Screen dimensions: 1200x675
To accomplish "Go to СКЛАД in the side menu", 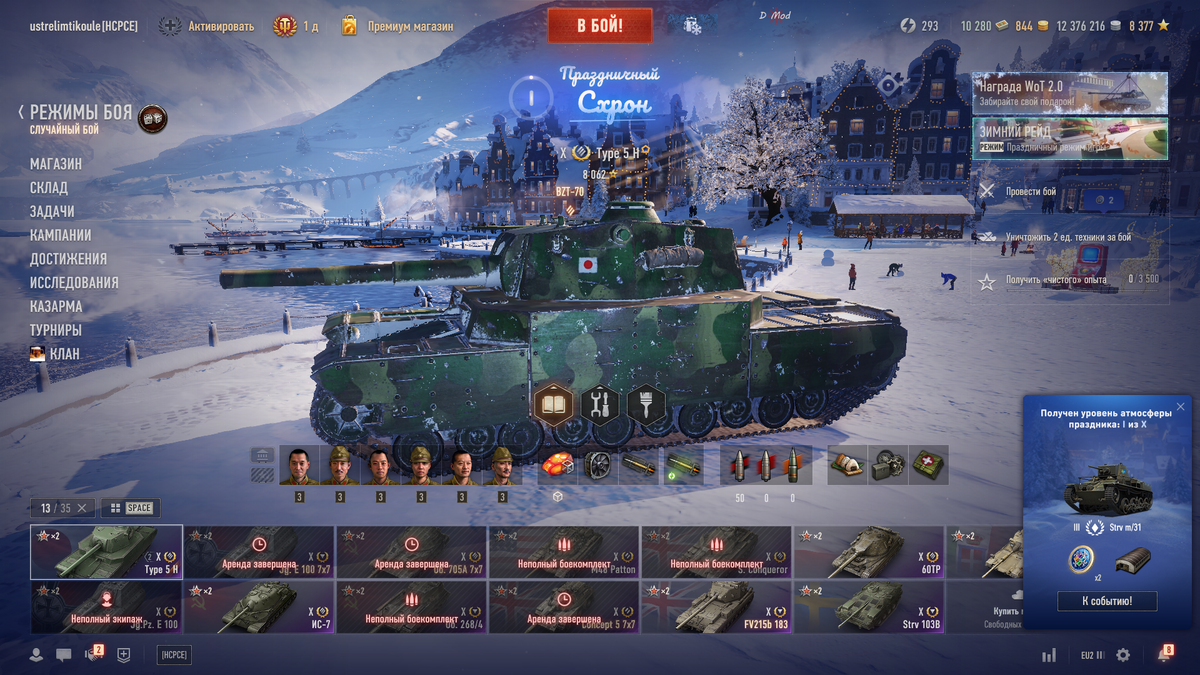I will [49, 188].
